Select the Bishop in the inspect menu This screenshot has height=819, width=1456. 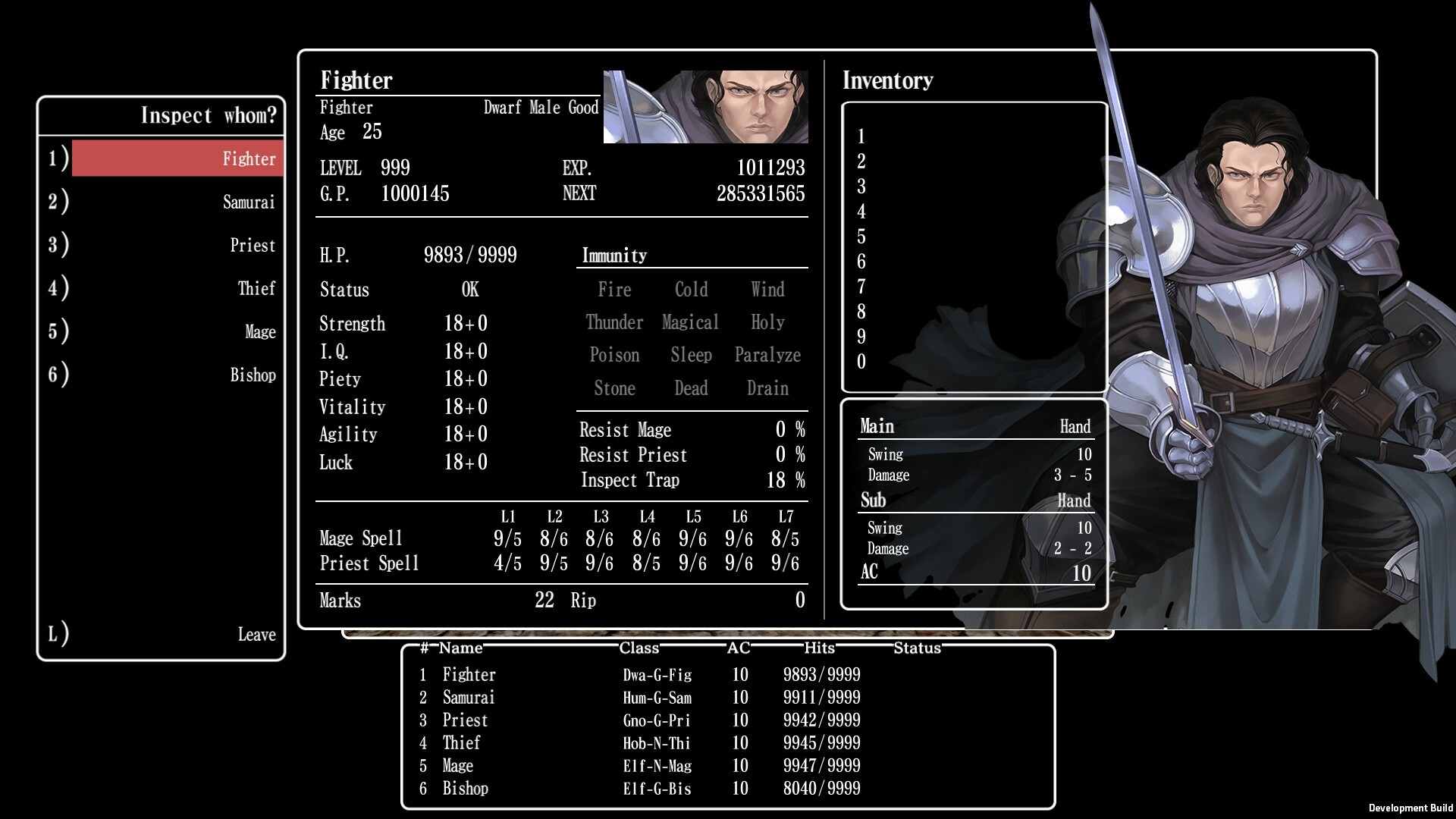(x=176, y=375)
